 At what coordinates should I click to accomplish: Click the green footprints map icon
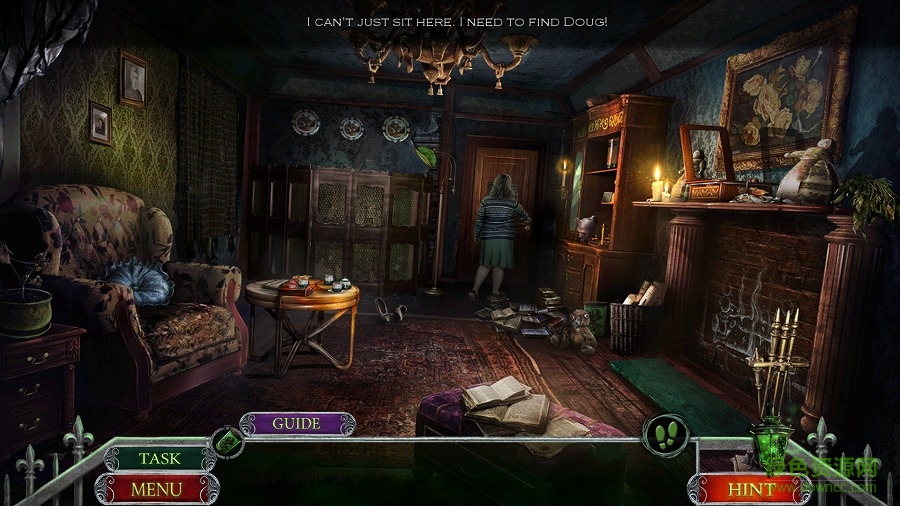pyautogui.click(x=665, y=437)
